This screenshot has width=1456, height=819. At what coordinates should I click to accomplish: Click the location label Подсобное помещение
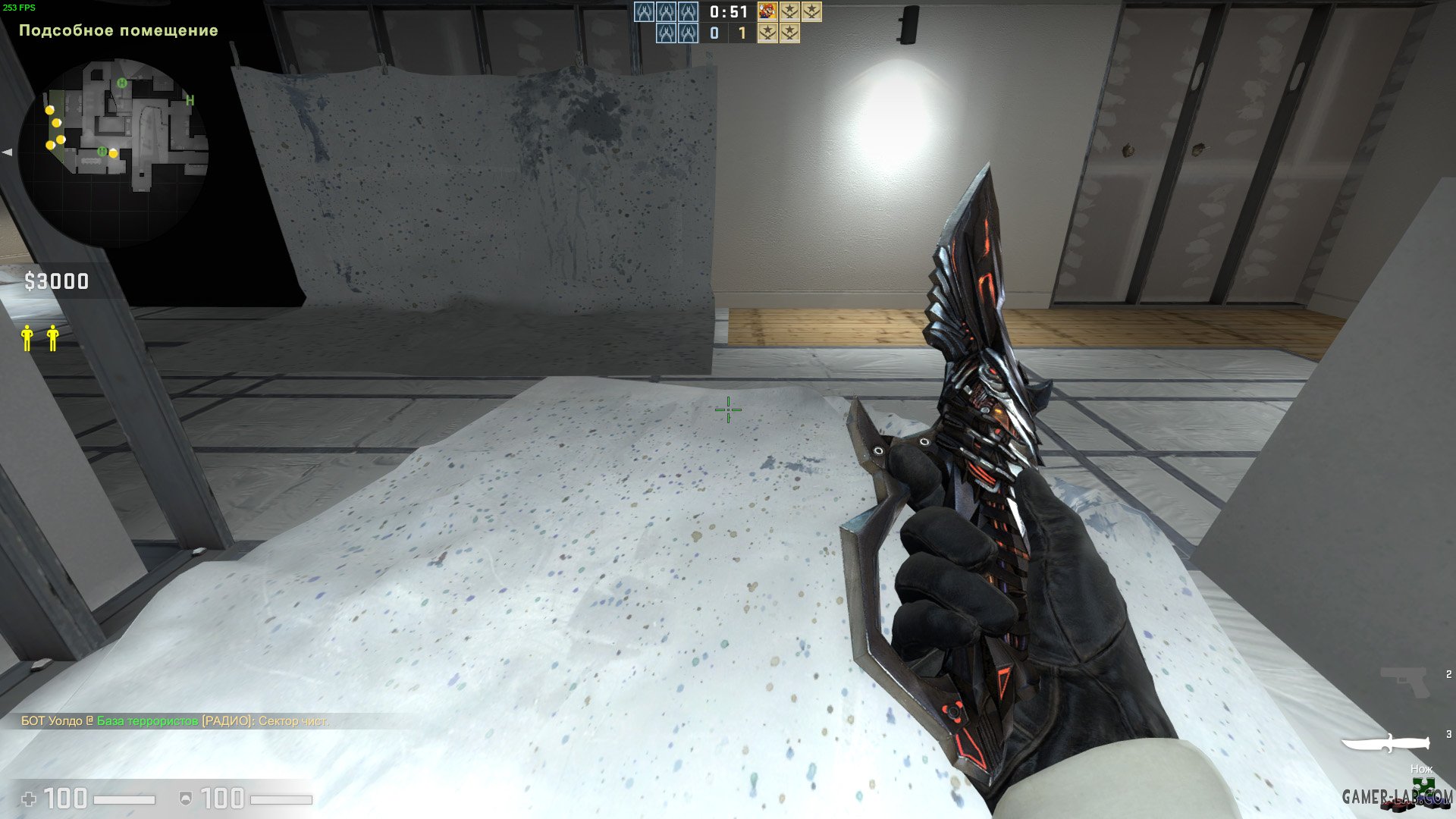coord(118,32)
